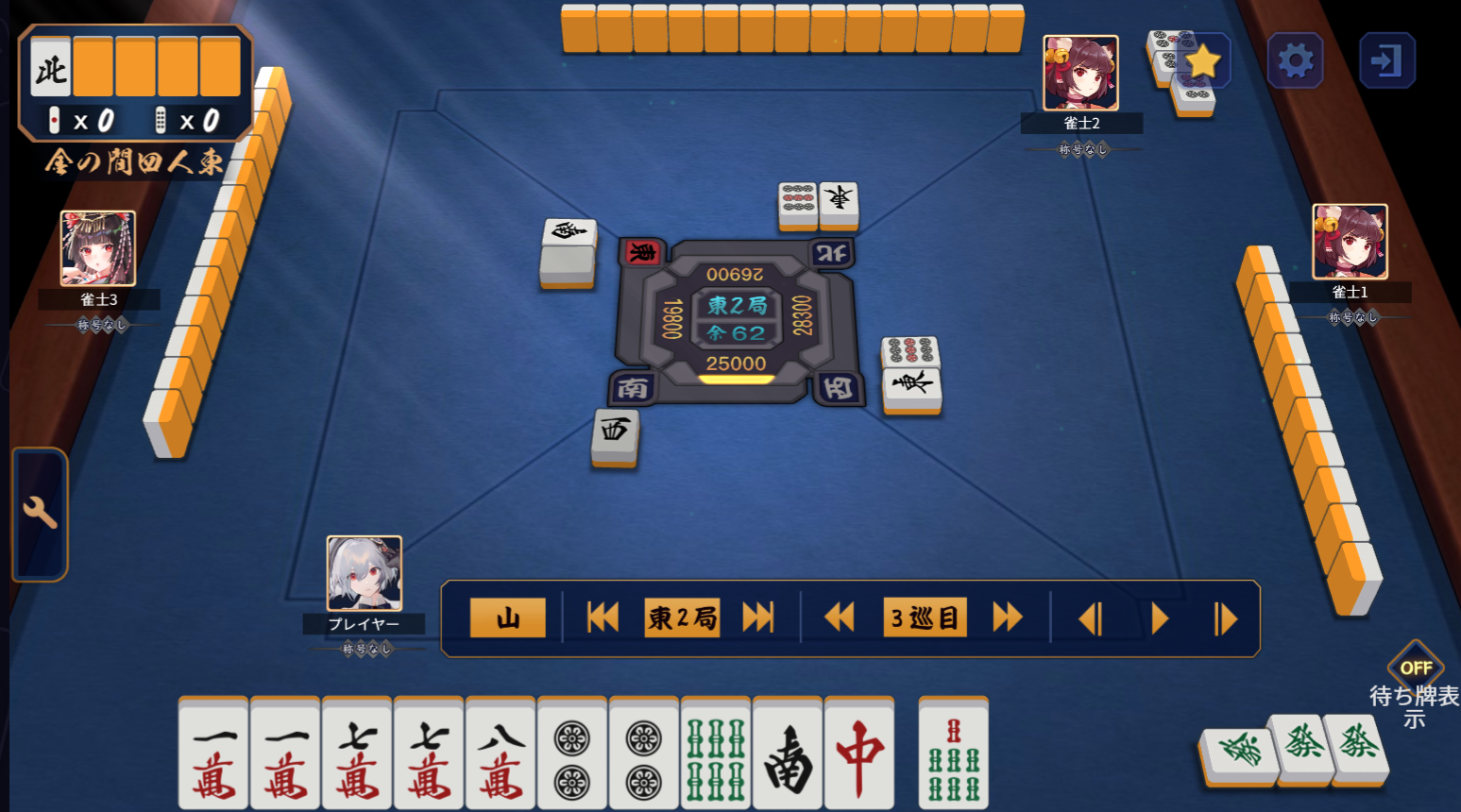Screen dimensions: 1461x812
Task: Click the 山 wall viewer button
Action: click(506, 617)
